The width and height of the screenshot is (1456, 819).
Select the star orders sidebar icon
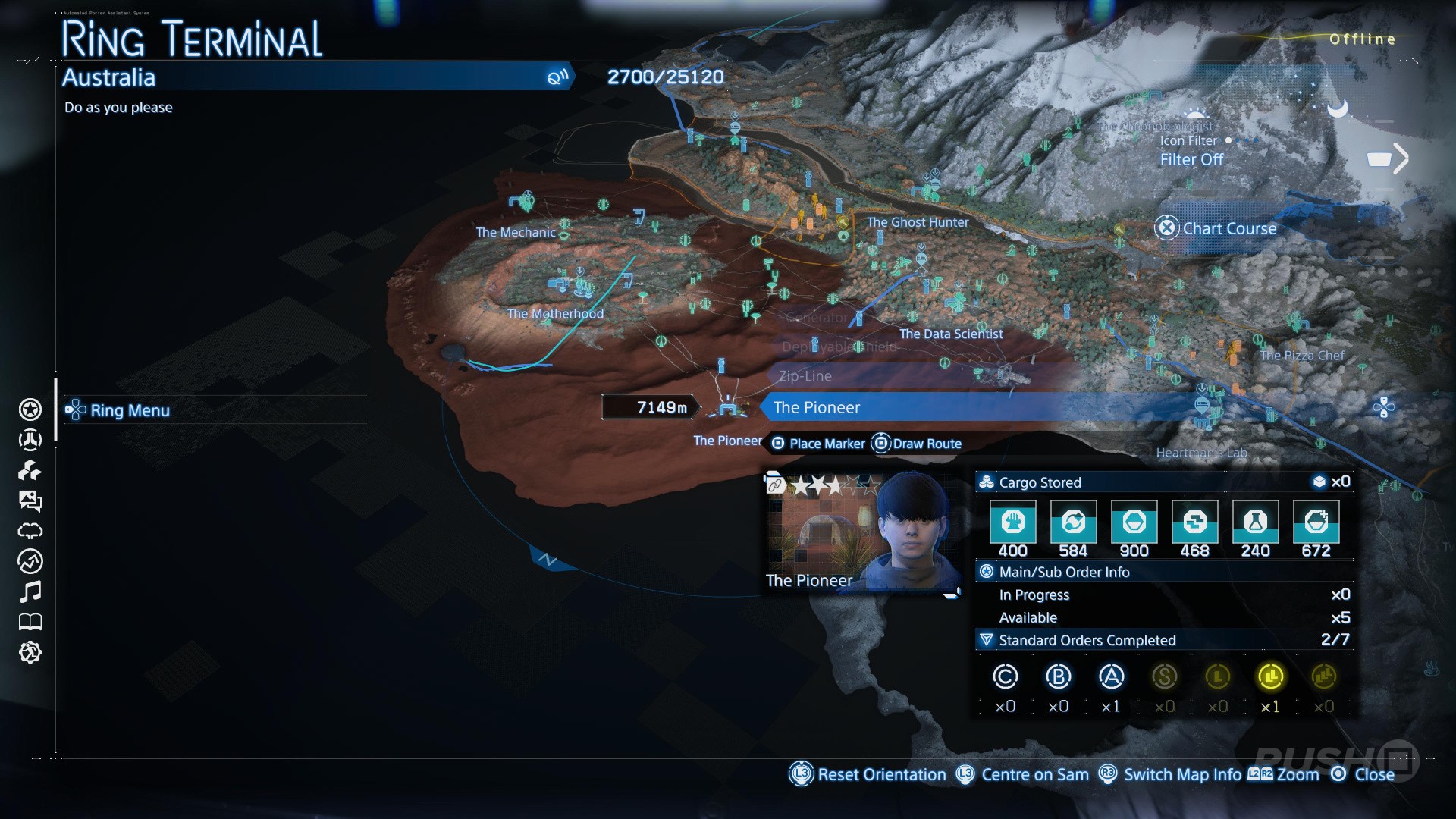click(x=30, y=409)
